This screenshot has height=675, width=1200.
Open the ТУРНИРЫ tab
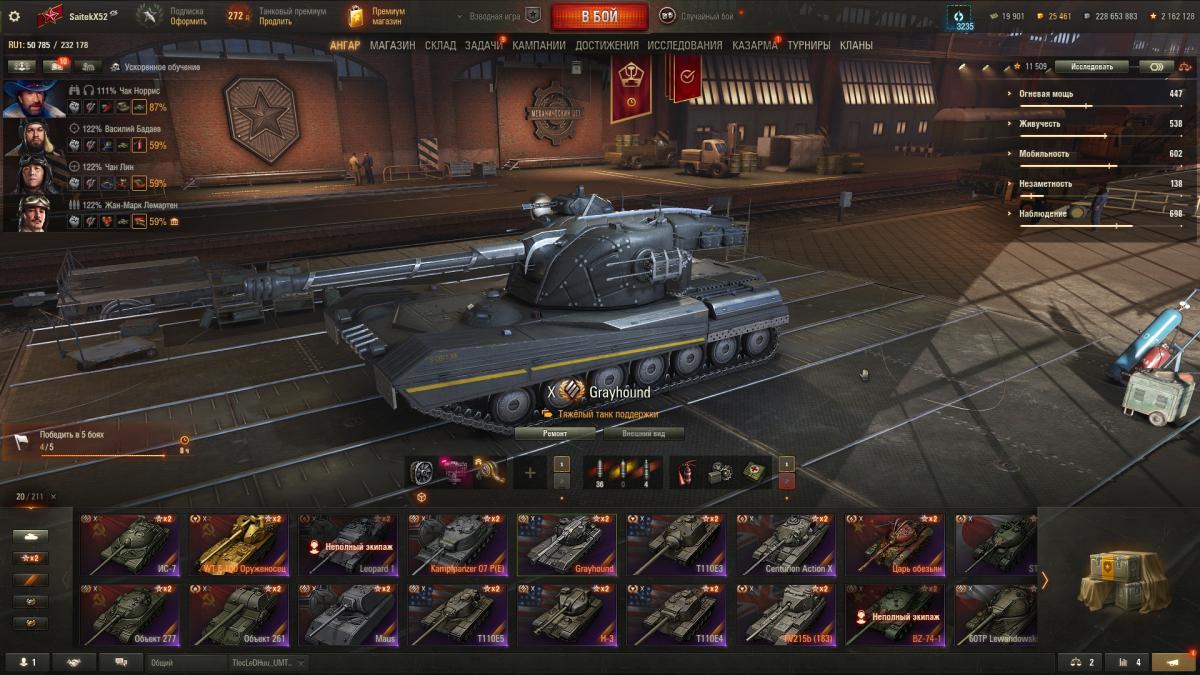tap(809, 45)
